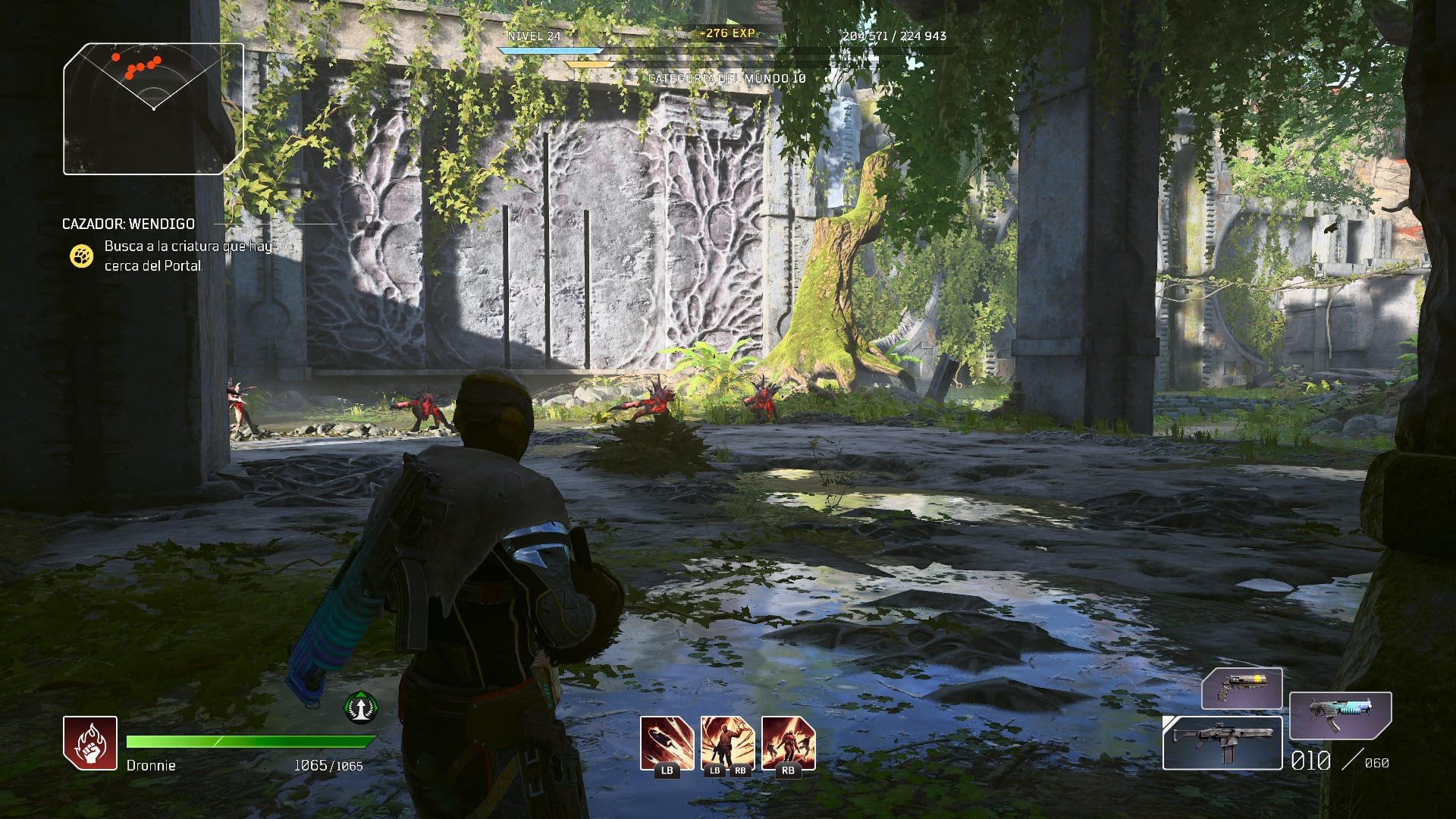Activate the flaming bullets ability

pyautogui.click(x=667, y=743)
